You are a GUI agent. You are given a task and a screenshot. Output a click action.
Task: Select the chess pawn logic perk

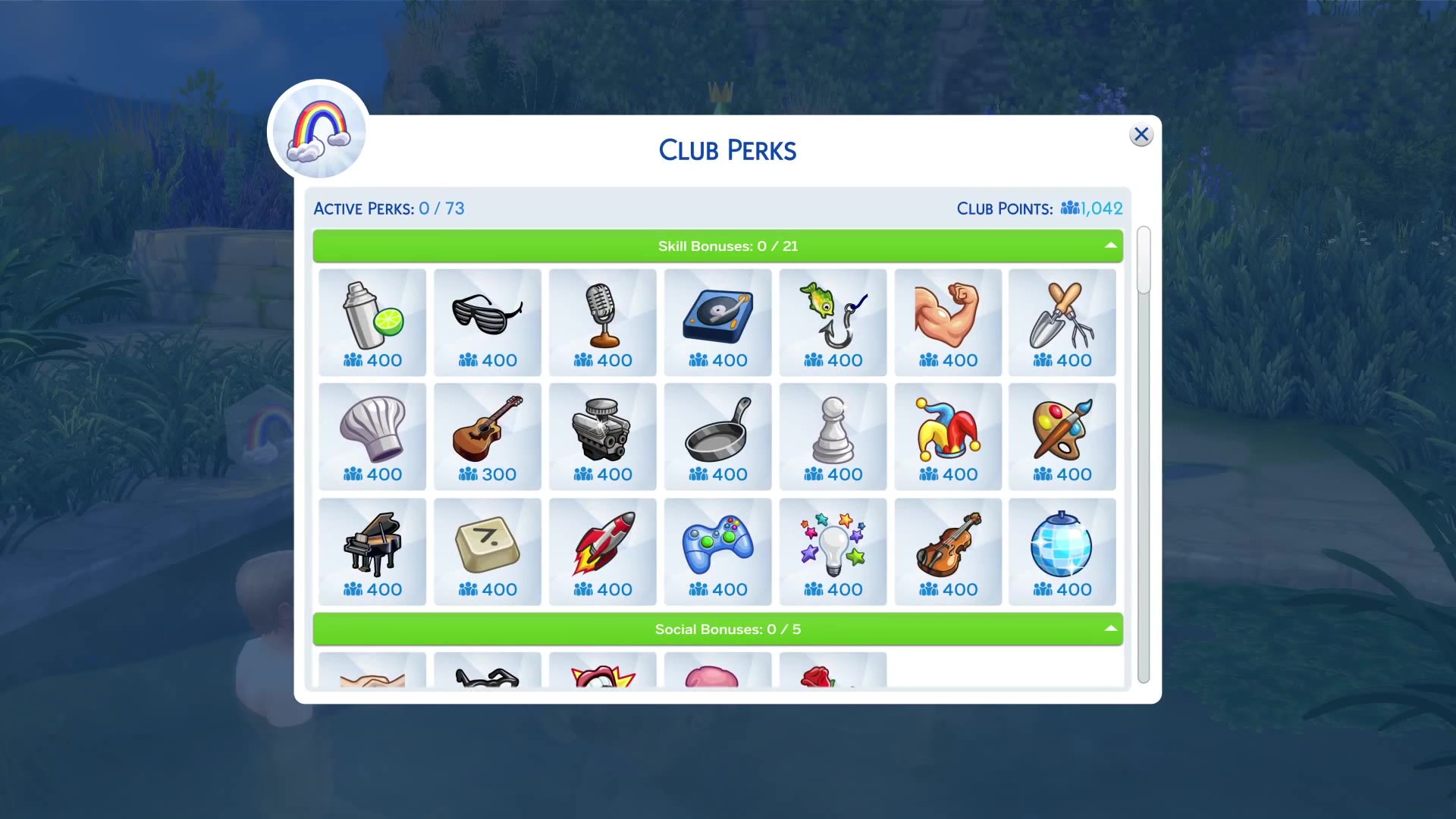click(x=833, y=437)
